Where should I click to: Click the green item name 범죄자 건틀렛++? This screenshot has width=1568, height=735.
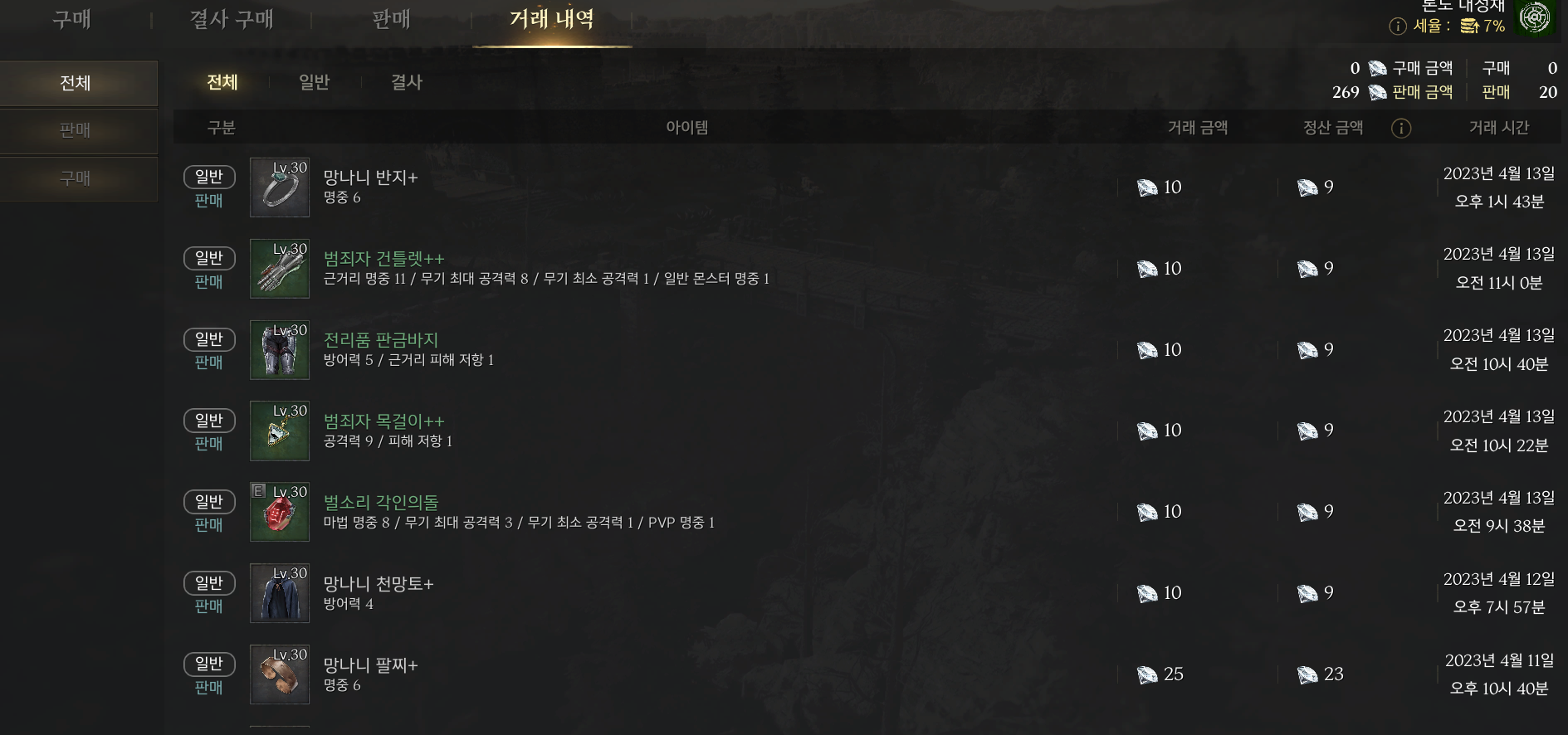[x=383, y=258]
